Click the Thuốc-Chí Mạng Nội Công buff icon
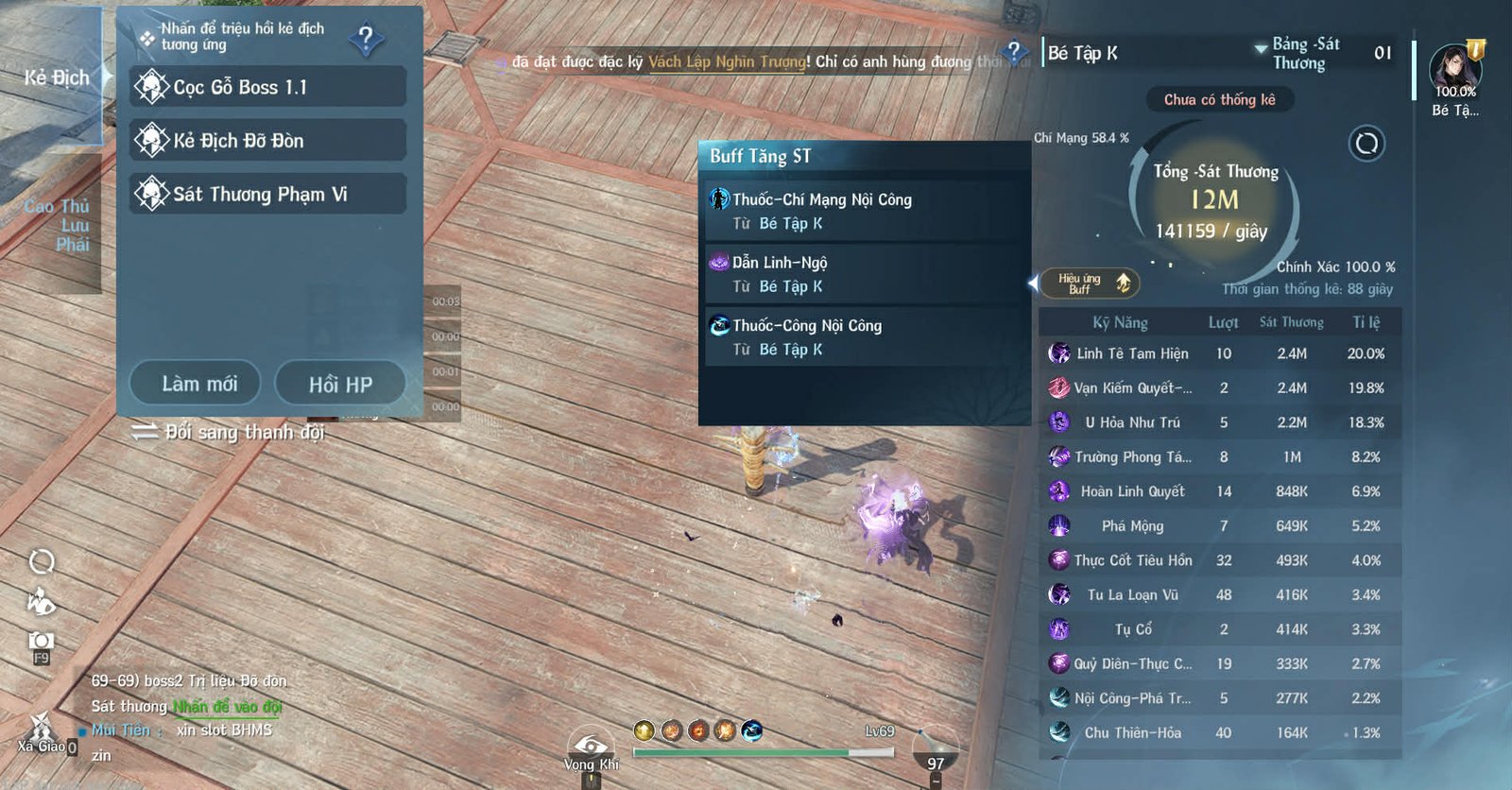This screenshot has width=1512, height=790. 719,199
